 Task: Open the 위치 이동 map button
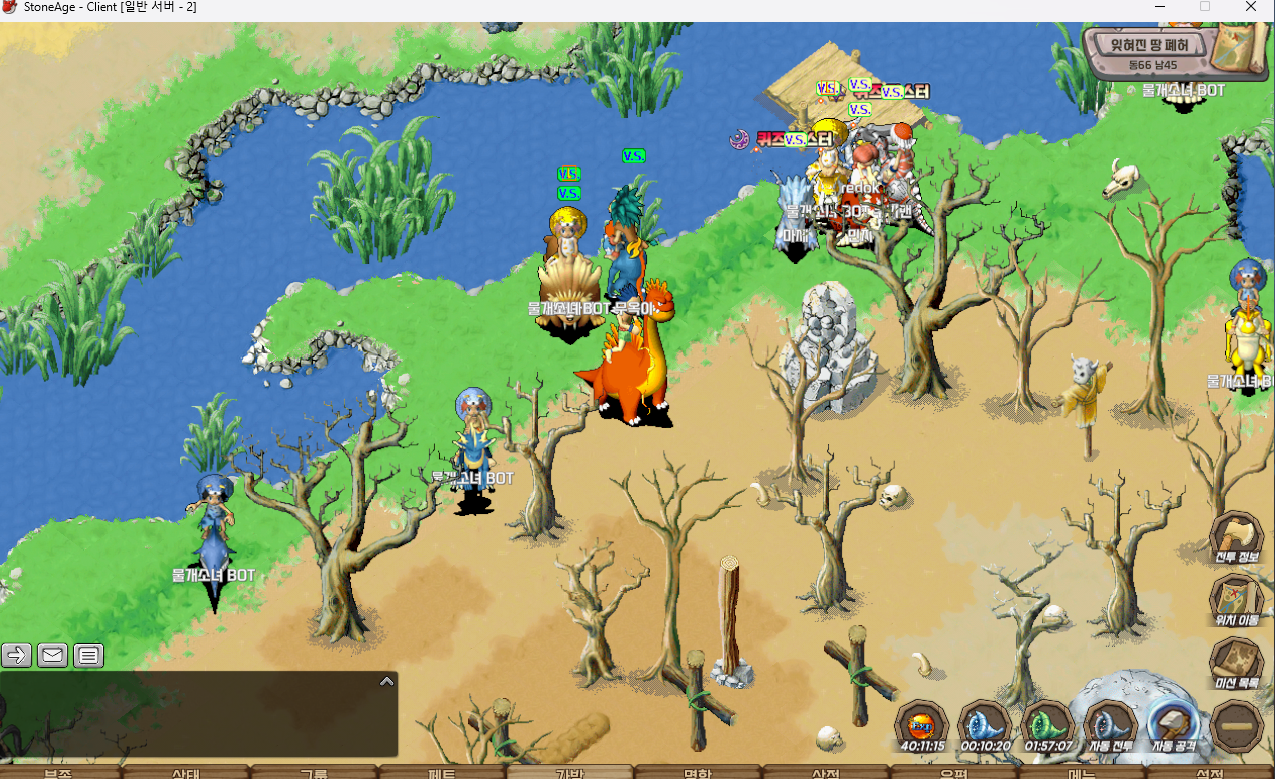(1237, 598)
